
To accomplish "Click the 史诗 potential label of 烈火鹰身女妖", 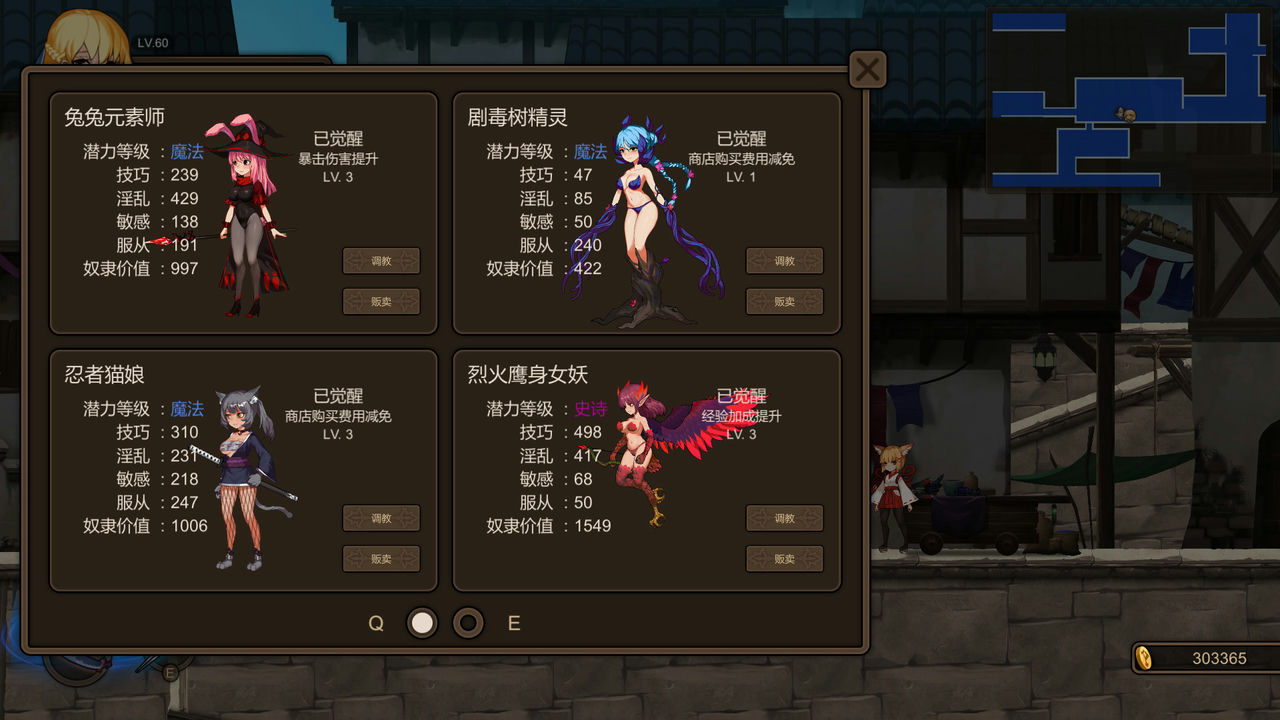I will (591, 409).
